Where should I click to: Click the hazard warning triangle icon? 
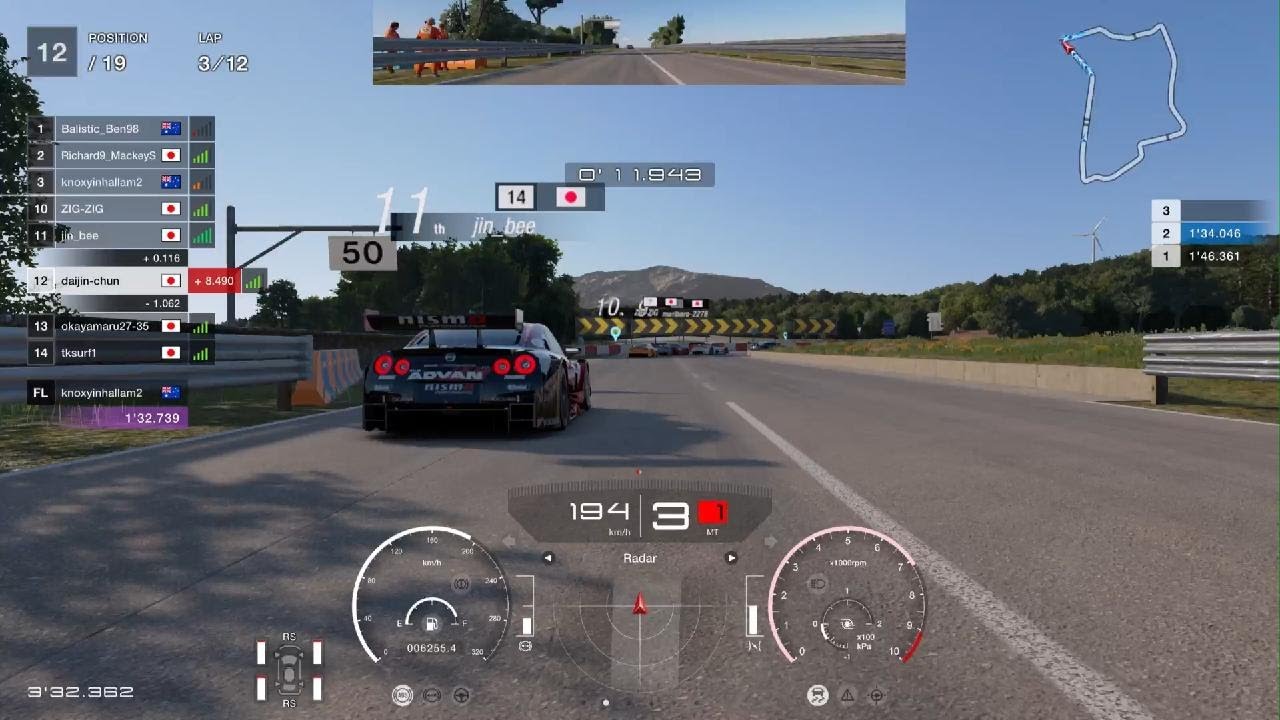pyautogui.click(x=847, y=696)
